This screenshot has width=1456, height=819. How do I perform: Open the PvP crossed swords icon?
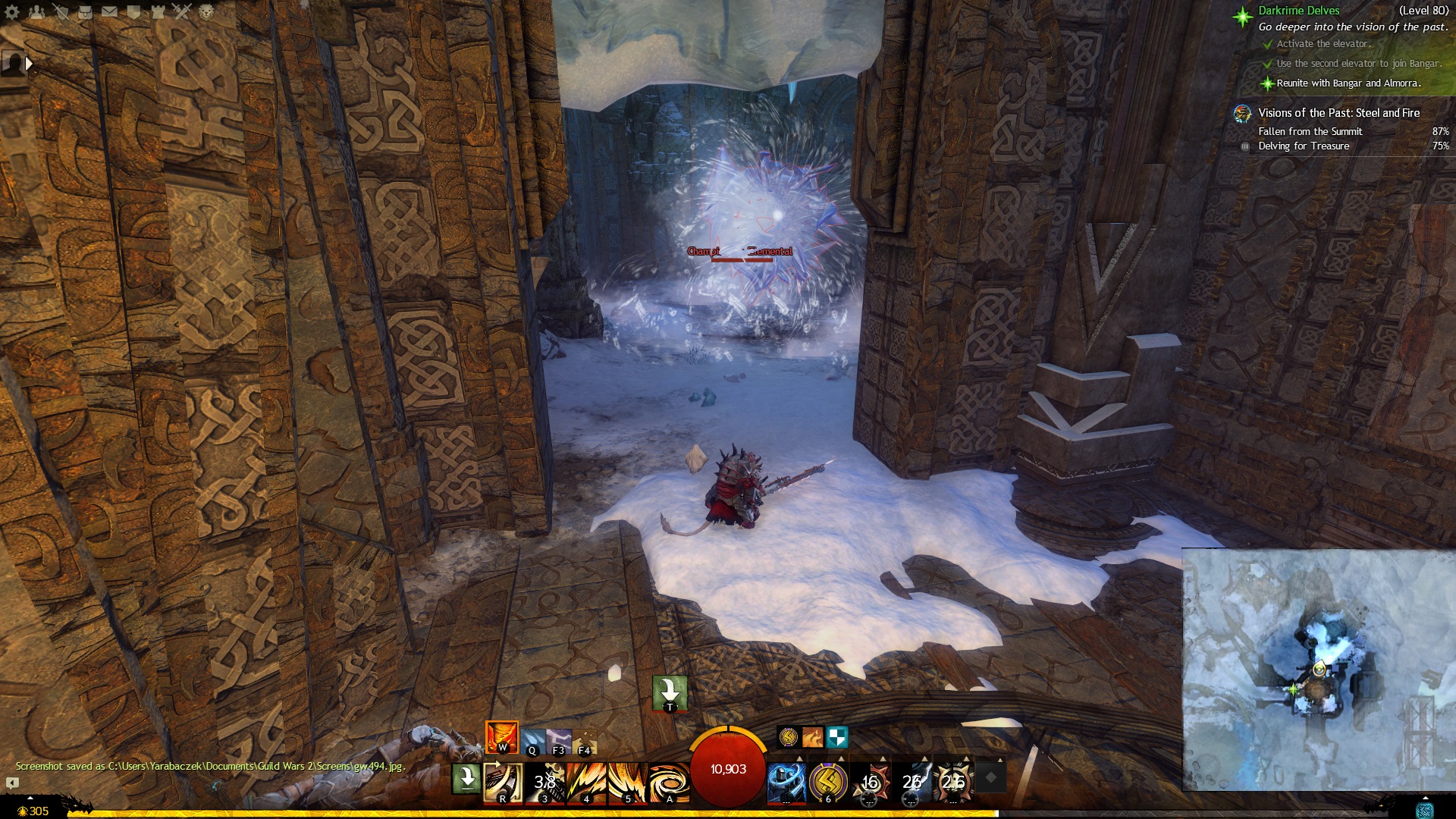click(x=182, y=11)
